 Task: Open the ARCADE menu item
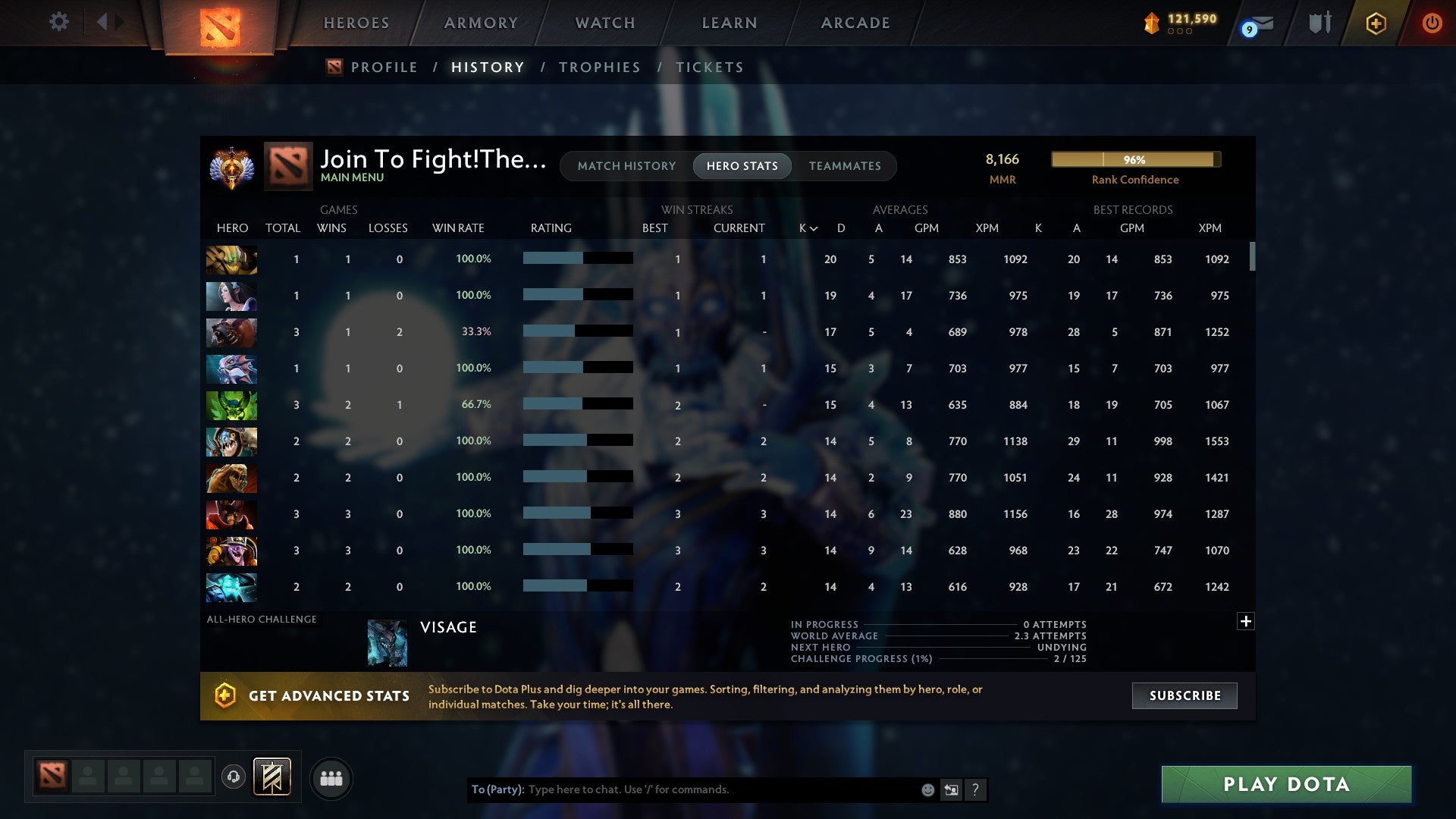855,23
